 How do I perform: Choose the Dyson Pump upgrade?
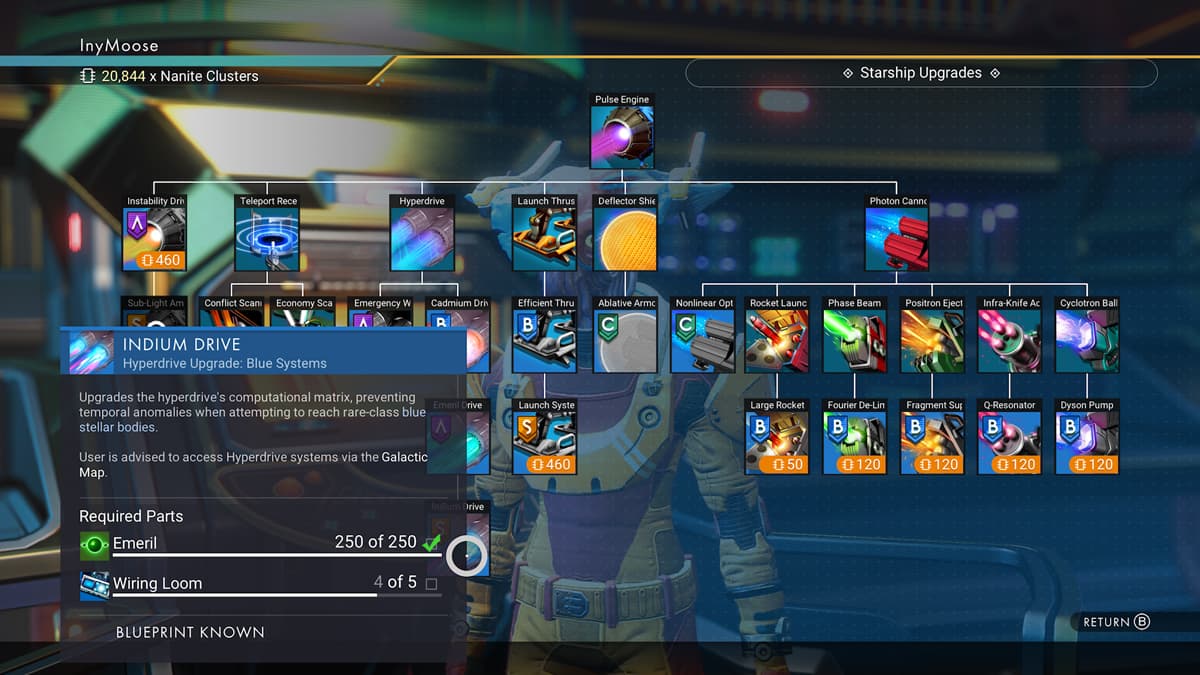tap(1088, 443)
